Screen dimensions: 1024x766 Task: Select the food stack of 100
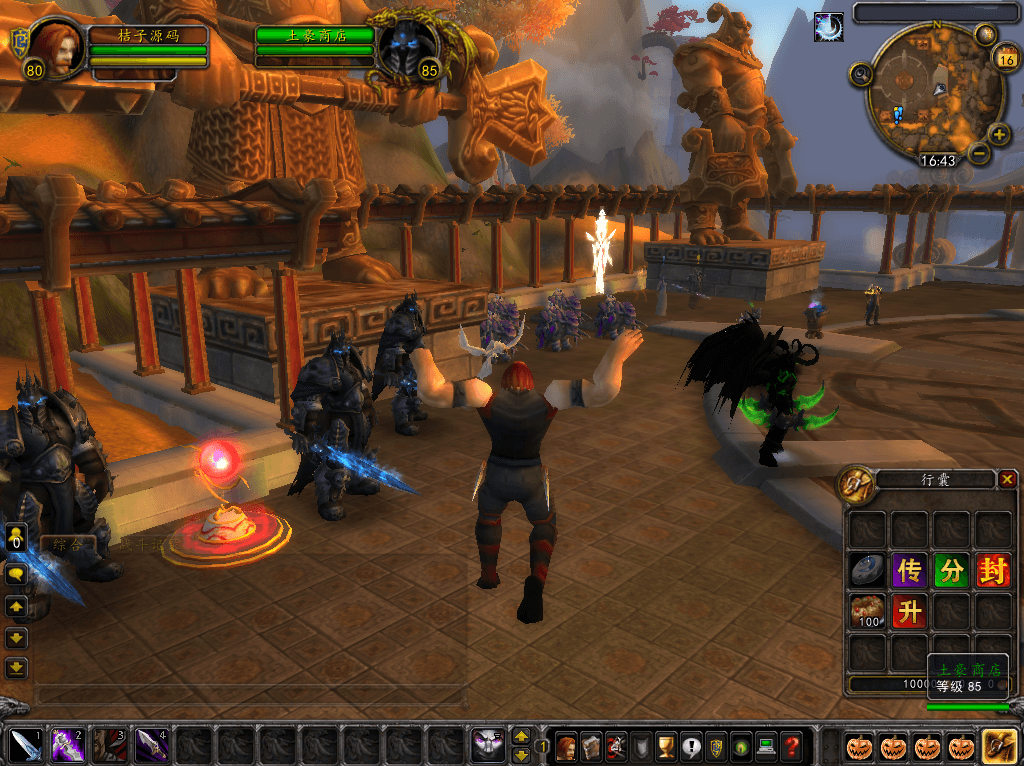[x=867, y=610]
